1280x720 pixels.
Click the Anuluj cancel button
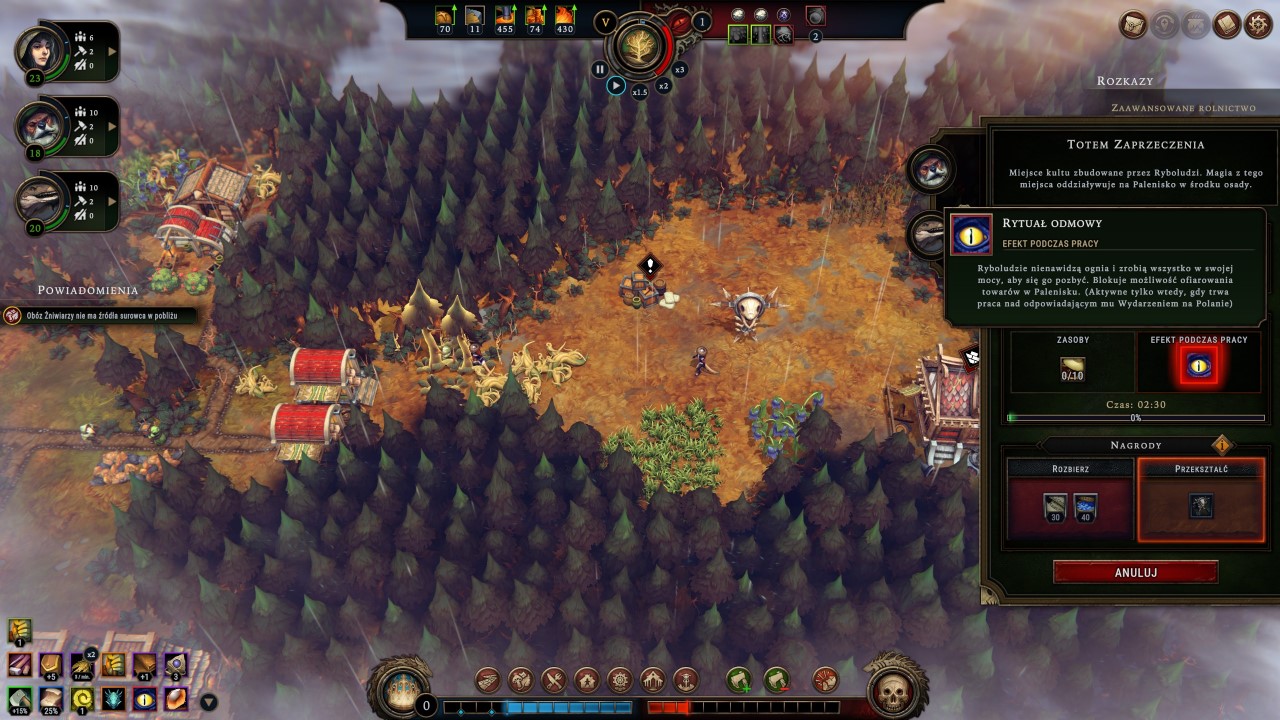click(1135, 572)
